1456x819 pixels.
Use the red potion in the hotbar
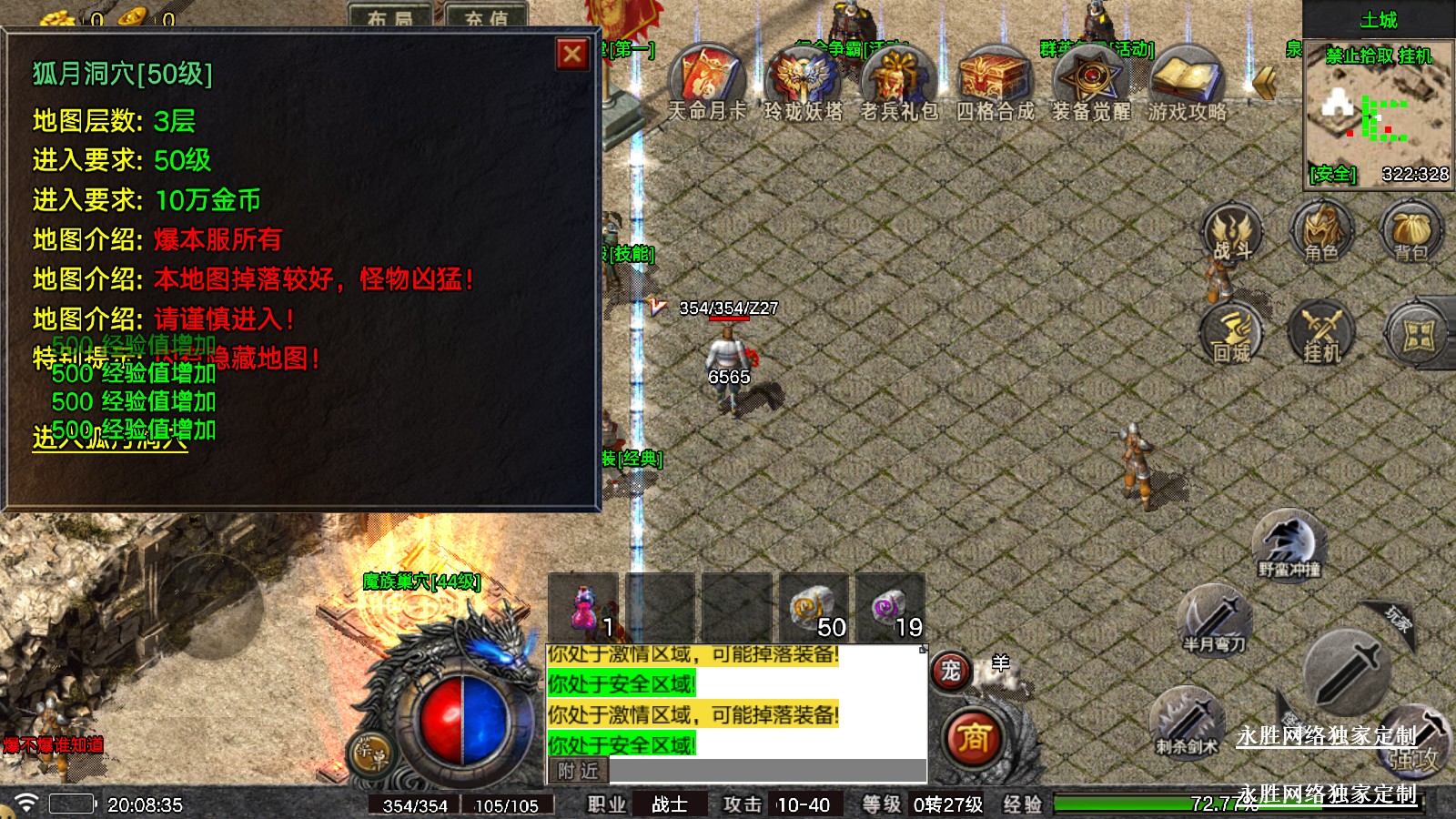click(583, 609)
